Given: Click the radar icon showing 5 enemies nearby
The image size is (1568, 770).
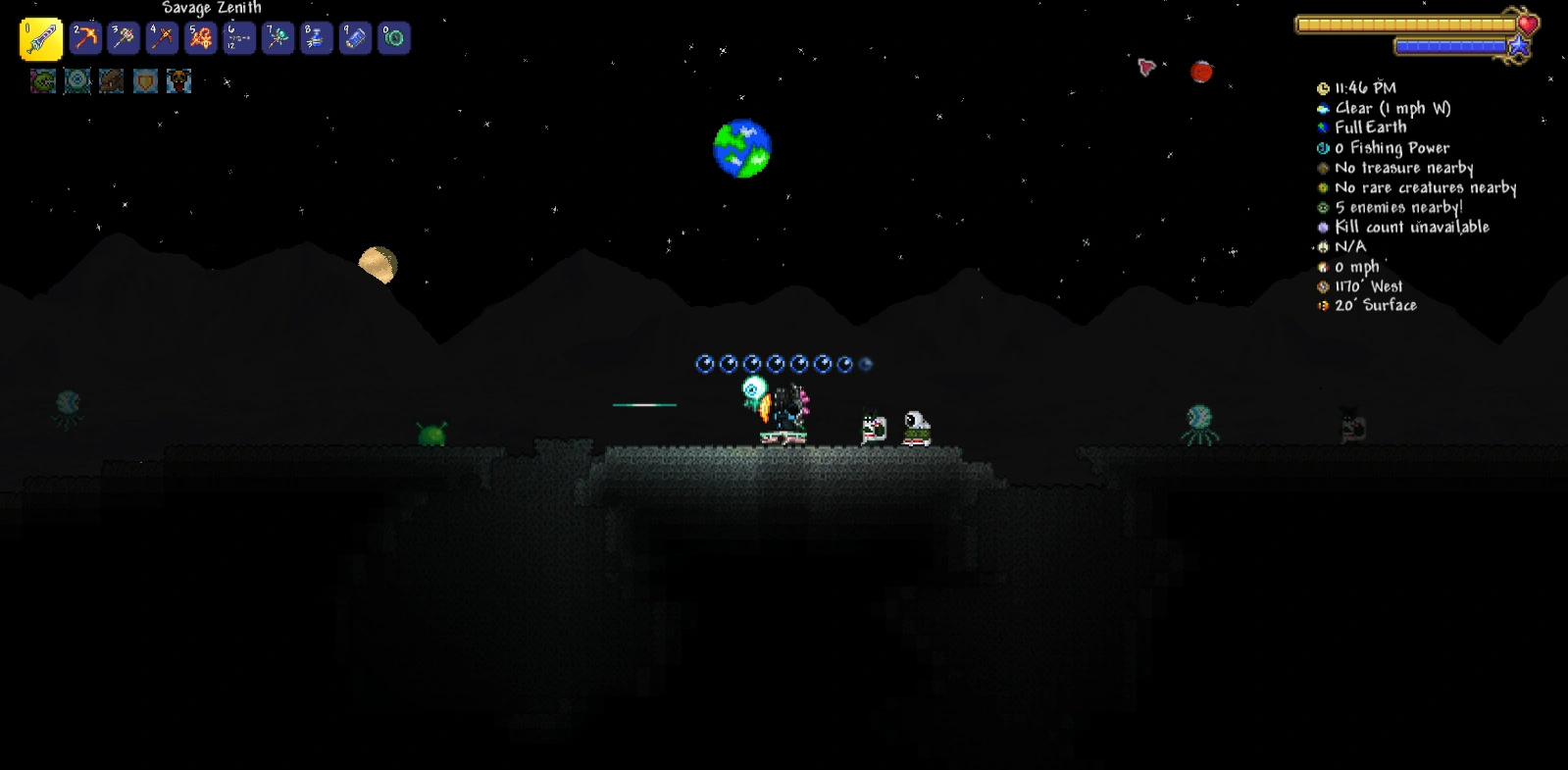Looking at the screenshot, I should (1323, 207).
